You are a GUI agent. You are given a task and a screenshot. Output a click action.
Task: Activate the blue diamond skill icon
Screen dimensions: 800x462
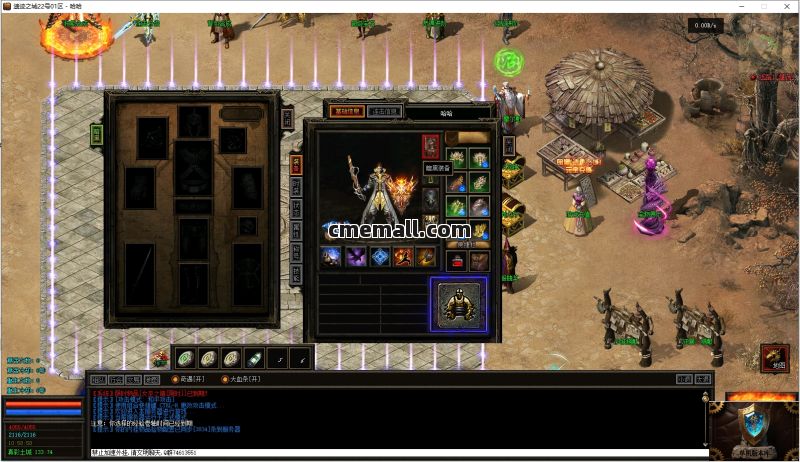click(380, 257)
